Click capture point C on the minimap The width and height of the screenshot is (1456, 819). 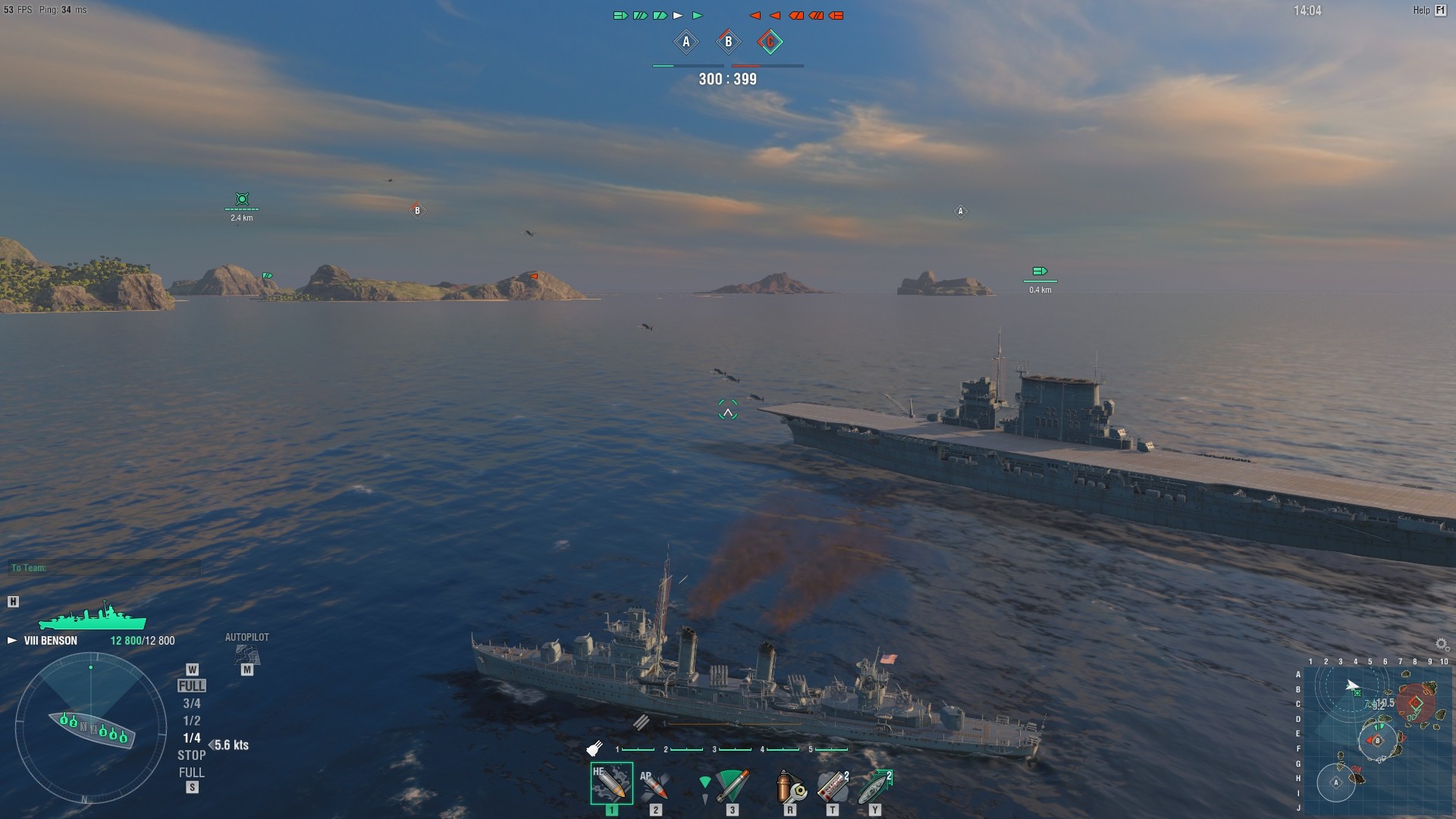pyautogui.click(x=1416, y=702)
